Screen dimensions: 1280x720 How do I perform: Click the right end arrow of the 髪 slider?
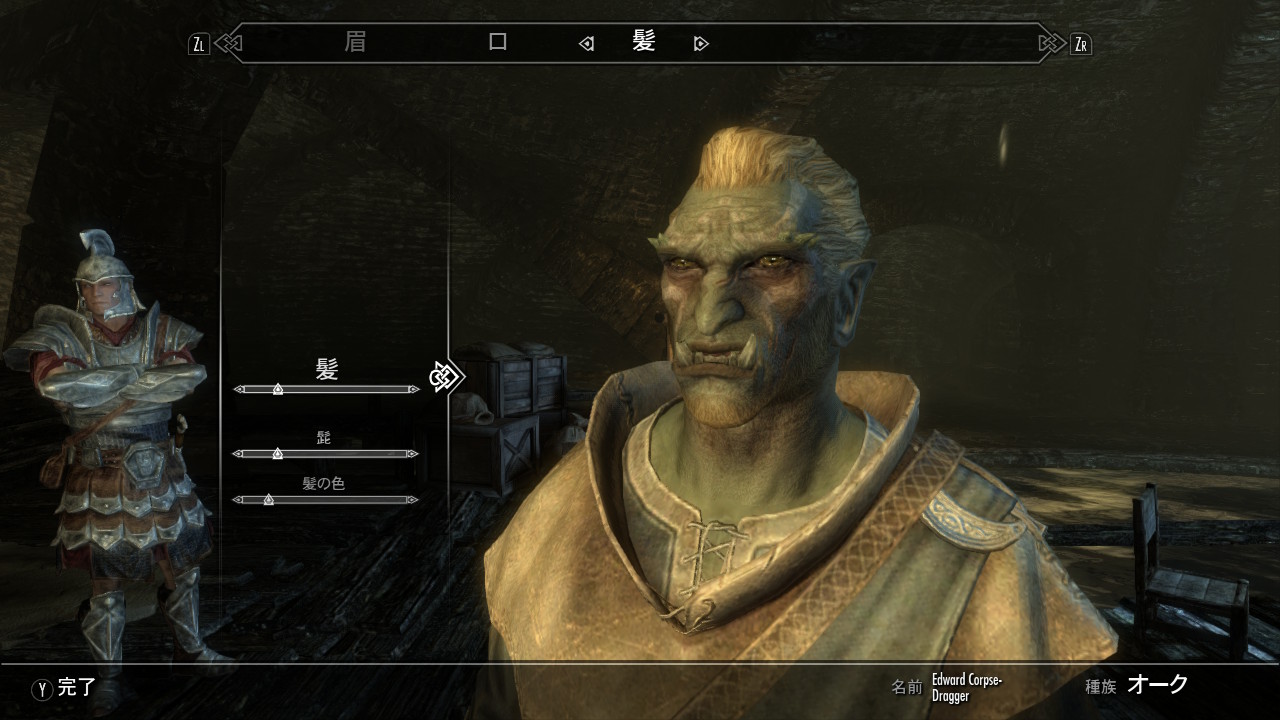413,389
